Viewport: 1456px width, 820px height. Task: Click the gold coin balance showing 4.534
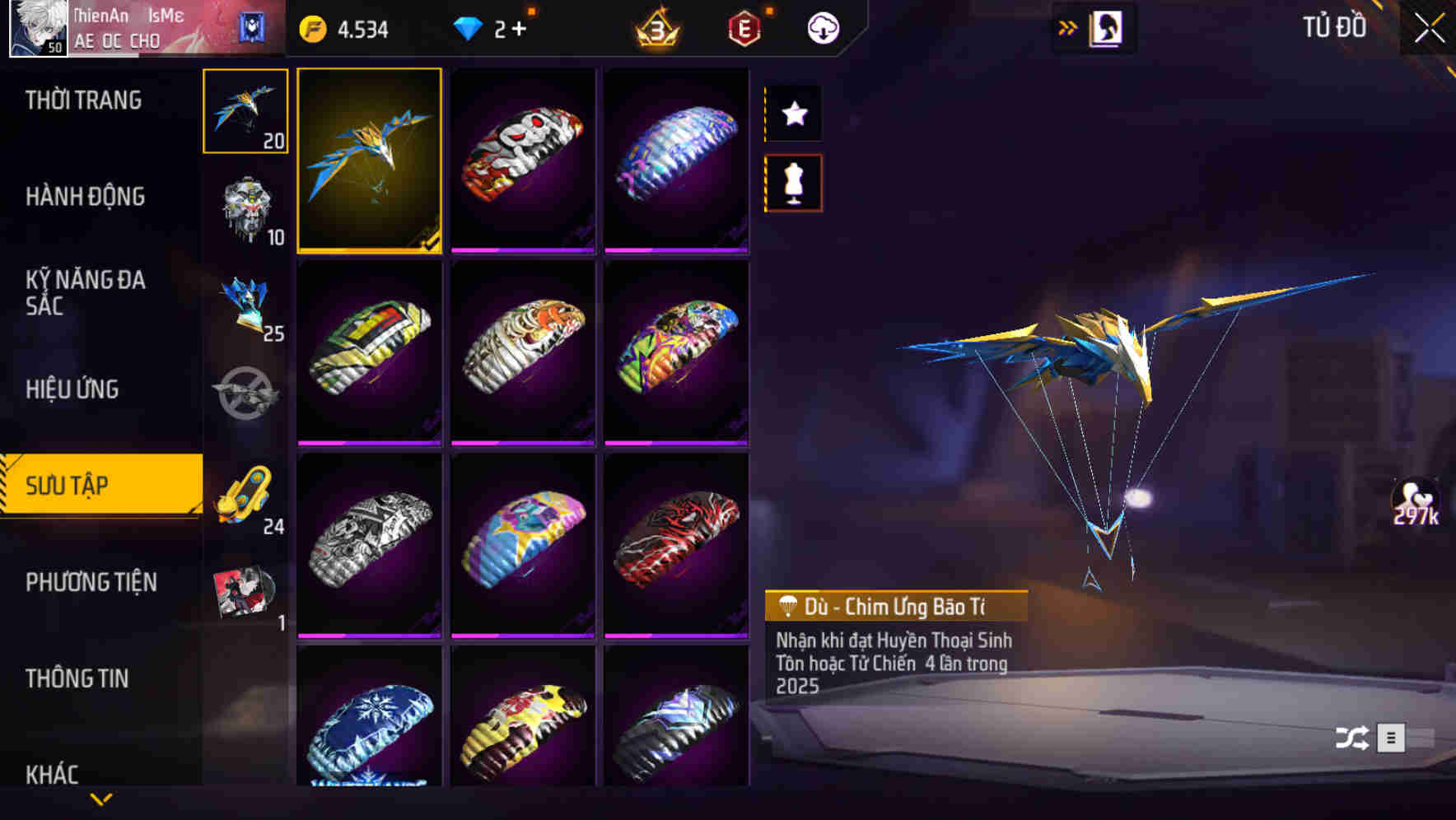346,27
